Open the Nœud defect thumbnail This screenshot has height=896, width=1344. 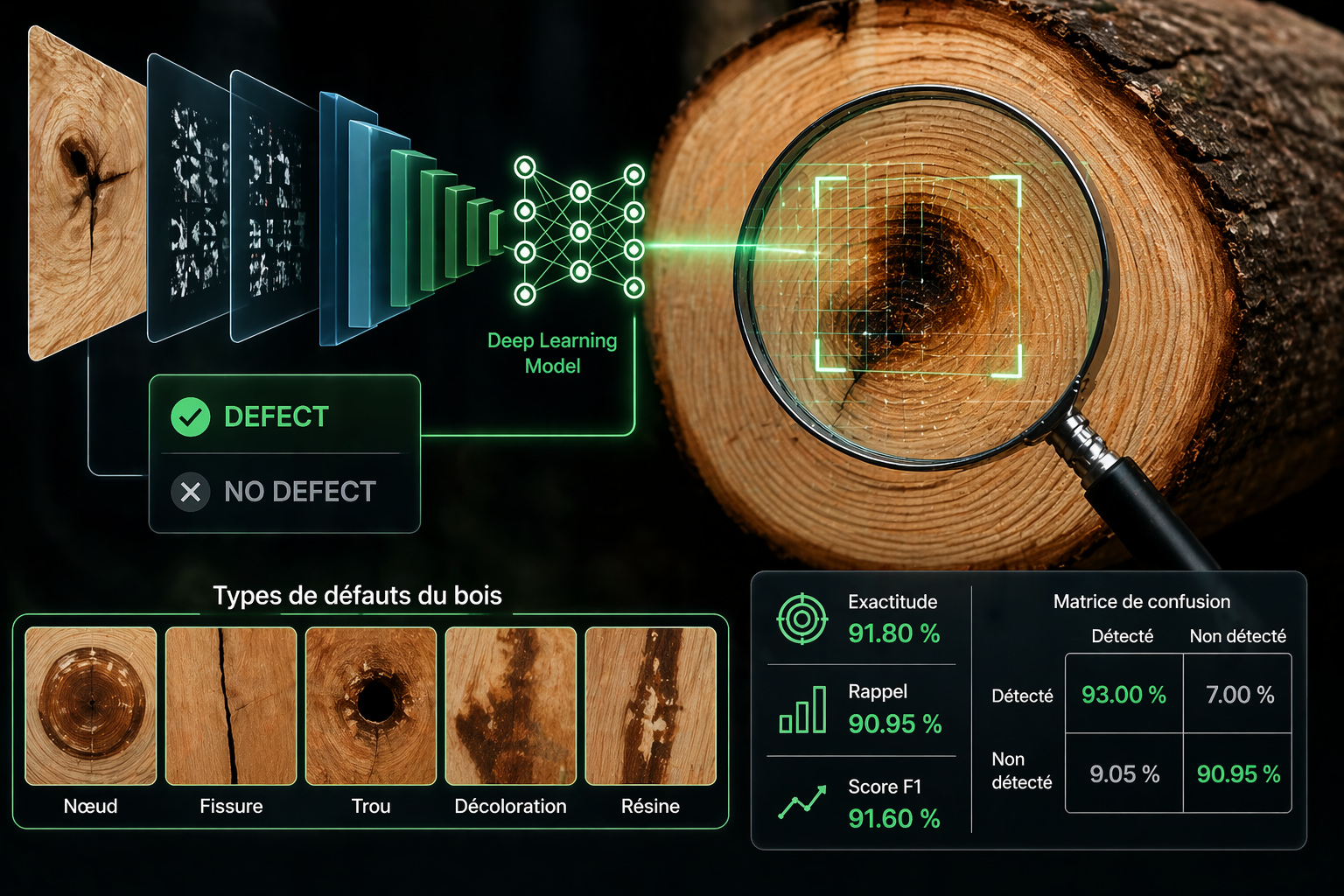[x=91, y=705]
